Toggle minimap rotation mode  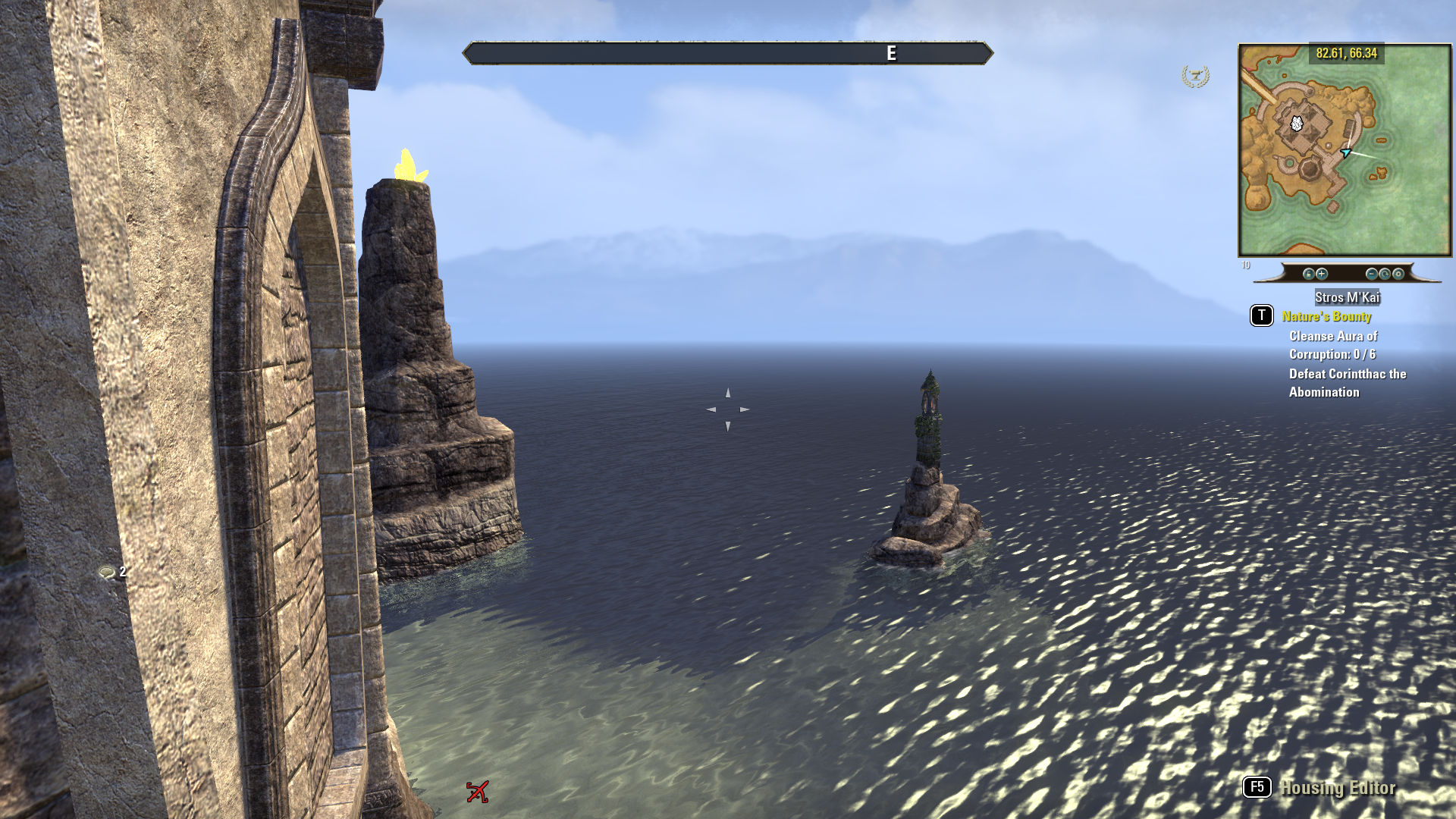[1385, 274]
